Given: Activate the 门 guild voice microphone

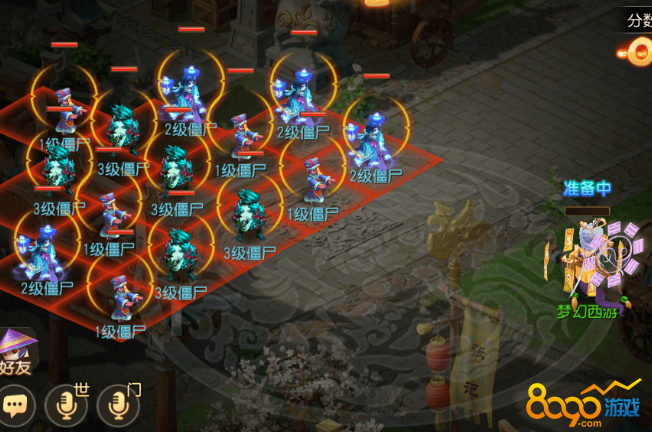Looking at the screenshot, I should 118,404.
